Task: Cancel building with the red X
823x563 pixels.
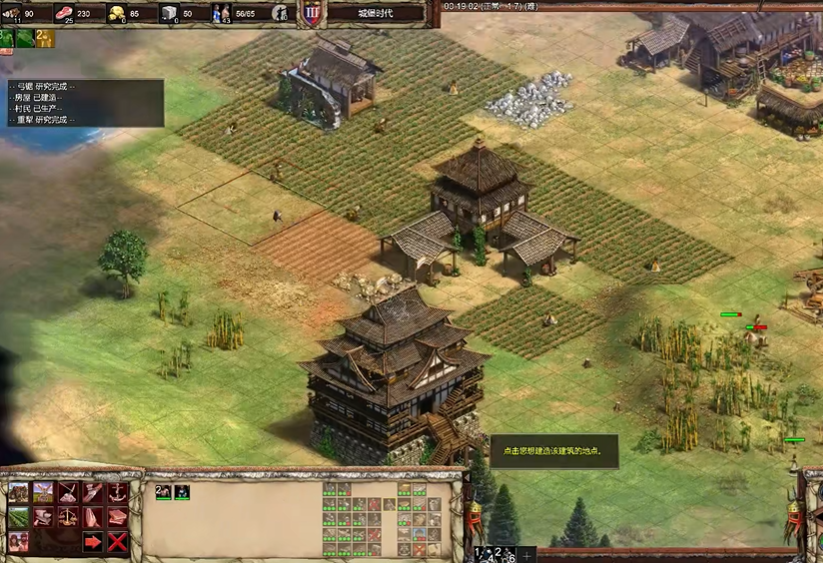Action: pyautogui.click(x=117, y=542)
